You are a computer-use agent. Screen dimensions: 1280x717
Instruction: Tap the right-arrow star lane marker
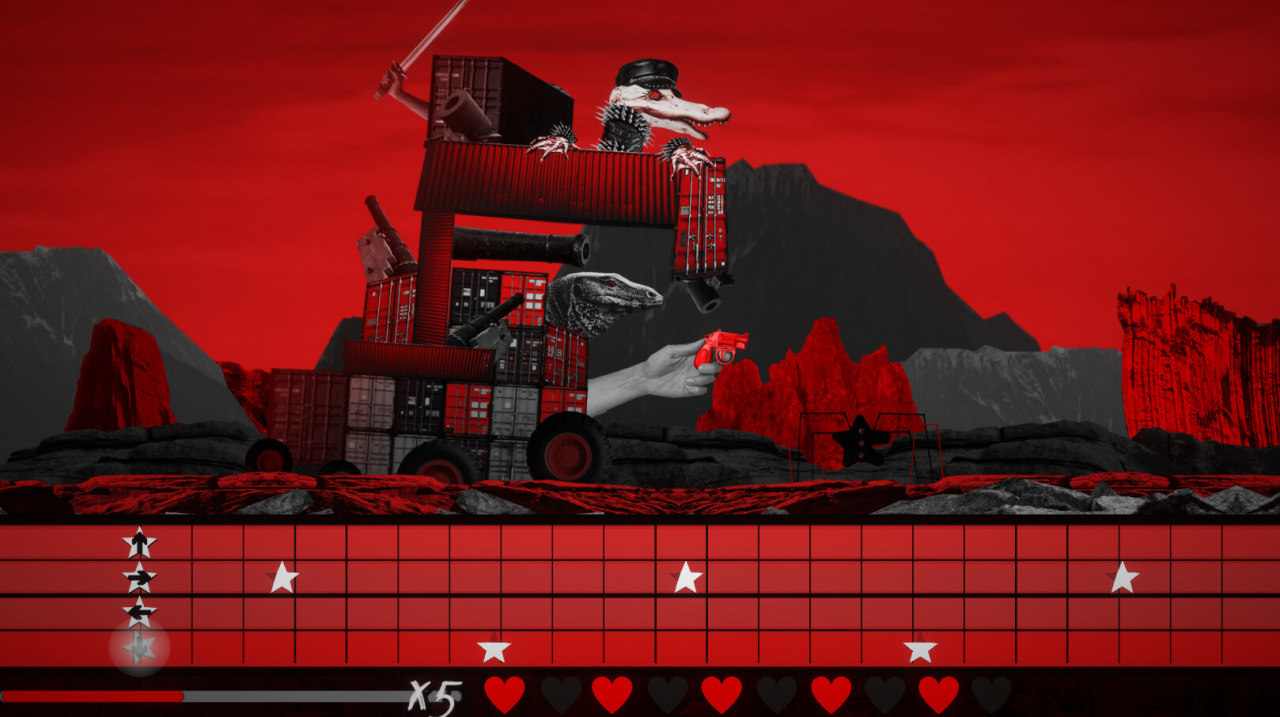tap(140, 577)
